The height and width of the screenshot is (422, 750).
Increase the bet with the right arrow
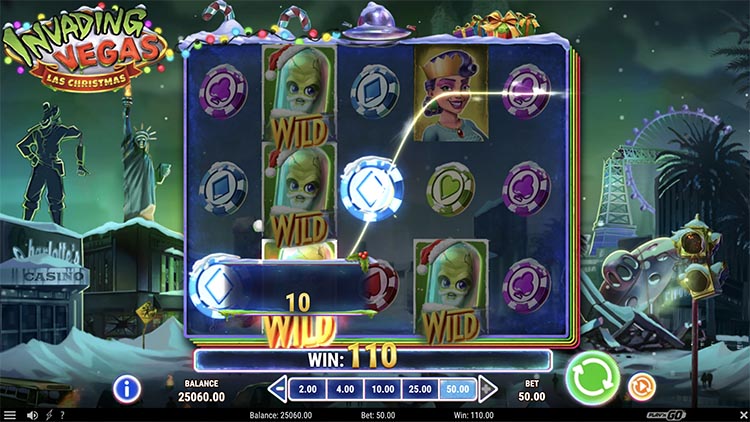[488, 388]
